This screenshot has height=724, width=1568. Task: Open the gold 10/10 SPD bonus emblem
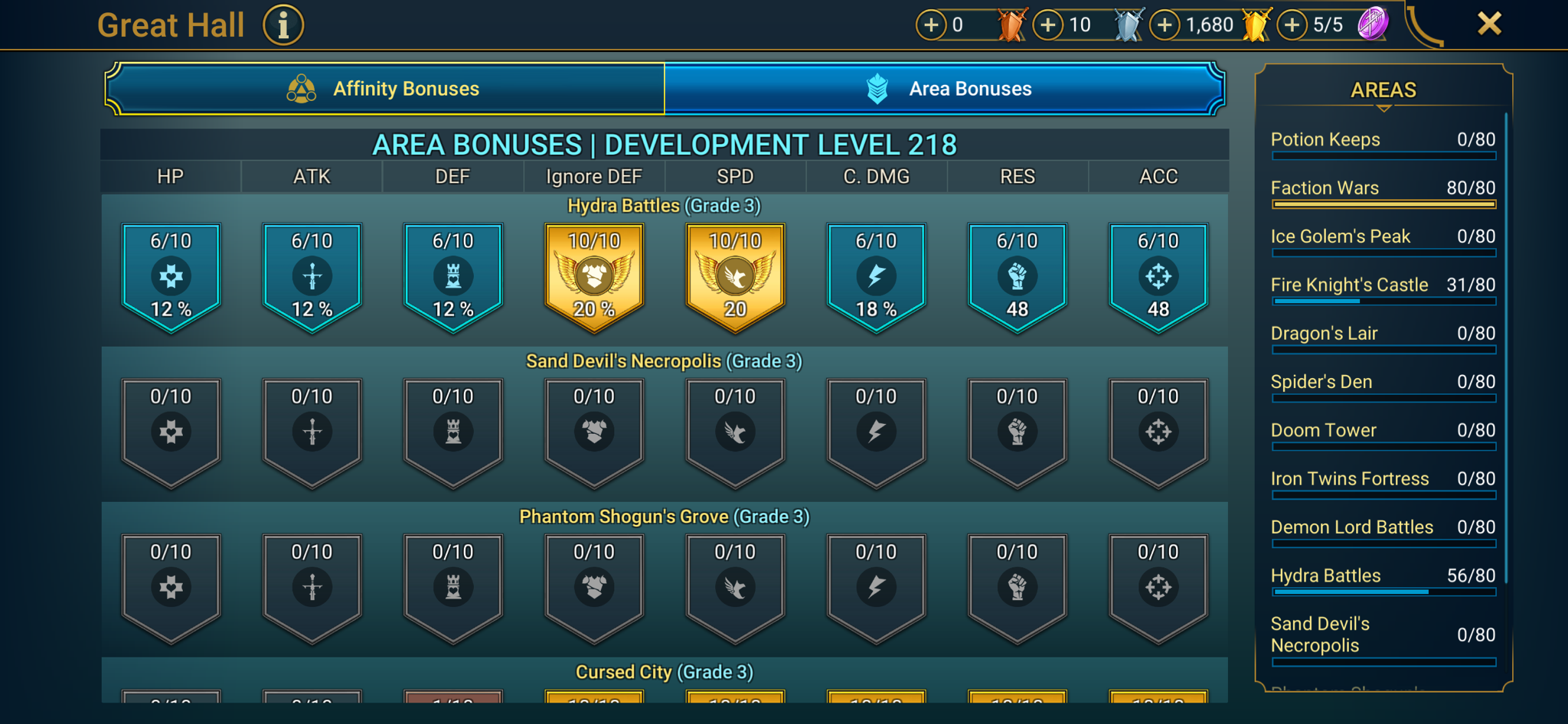pos(734,276)
